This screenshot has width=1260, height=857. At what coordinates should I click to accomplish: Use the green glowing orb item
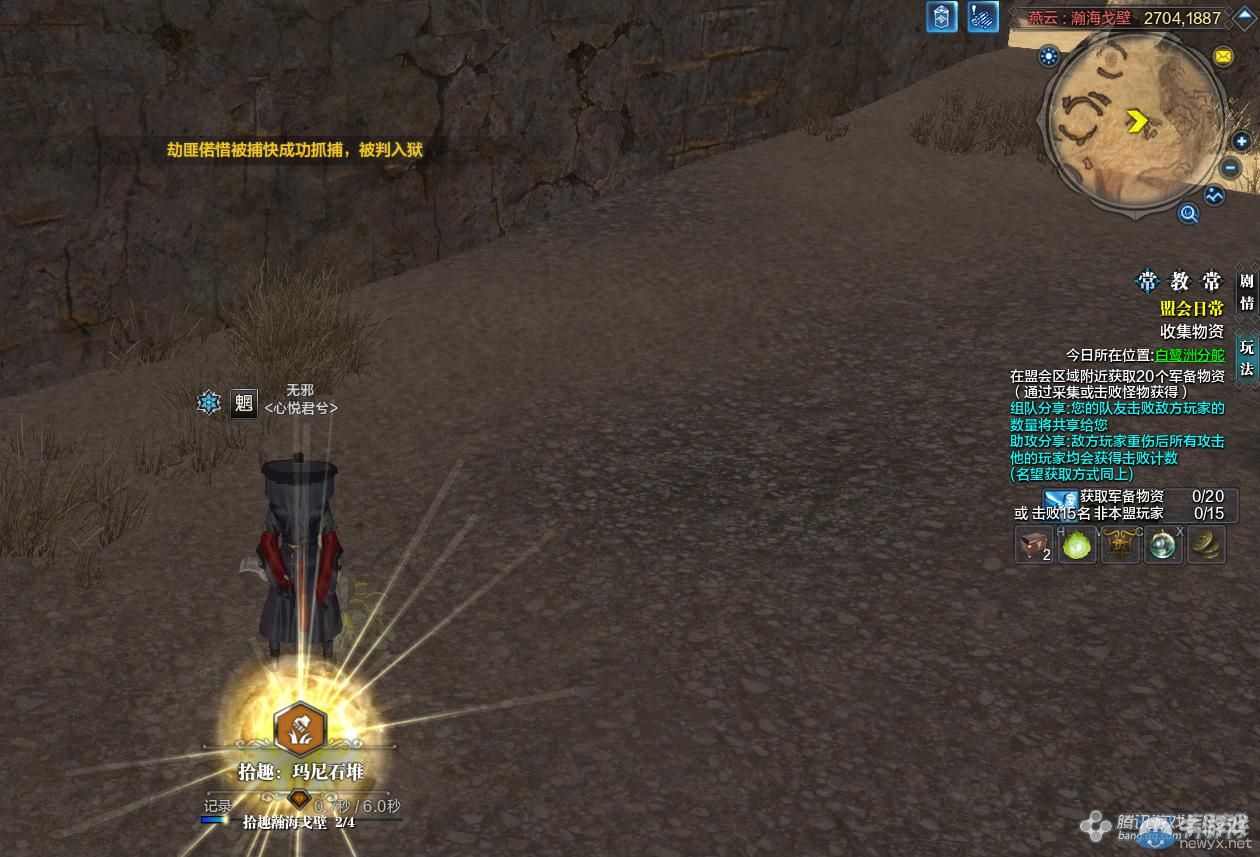point(1077,545)
